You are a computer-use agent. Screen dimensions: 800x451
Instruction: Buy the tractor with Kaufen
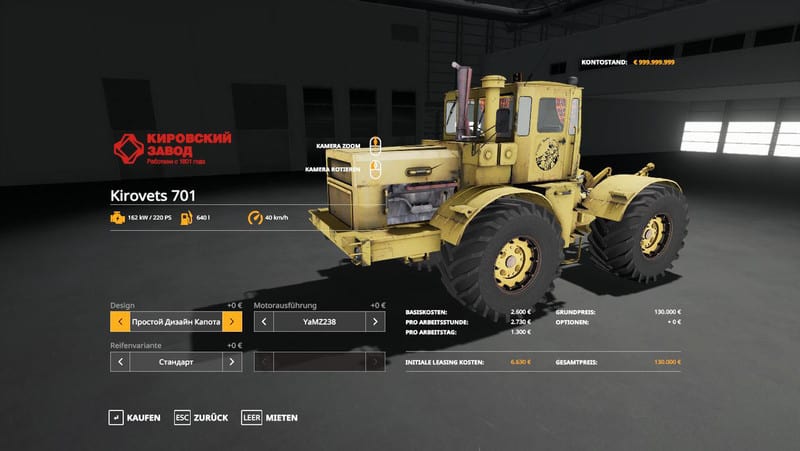pos(135,417)
